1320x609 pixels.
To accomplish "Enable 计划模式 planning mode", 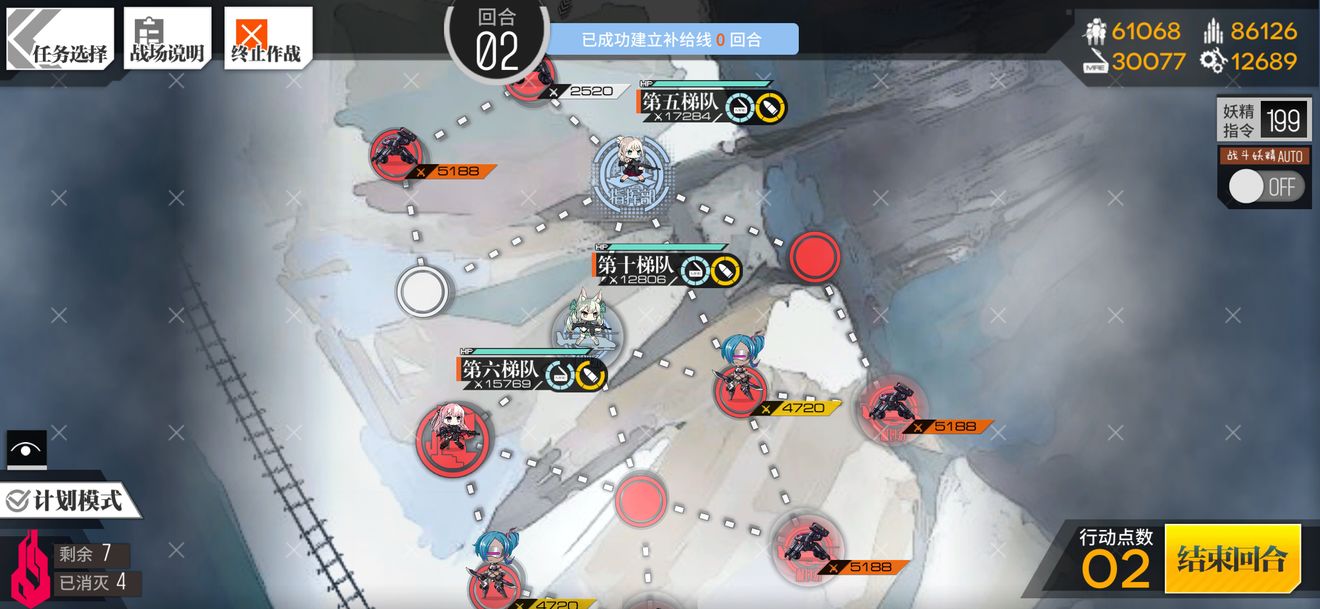I will [x=68, y=500].
